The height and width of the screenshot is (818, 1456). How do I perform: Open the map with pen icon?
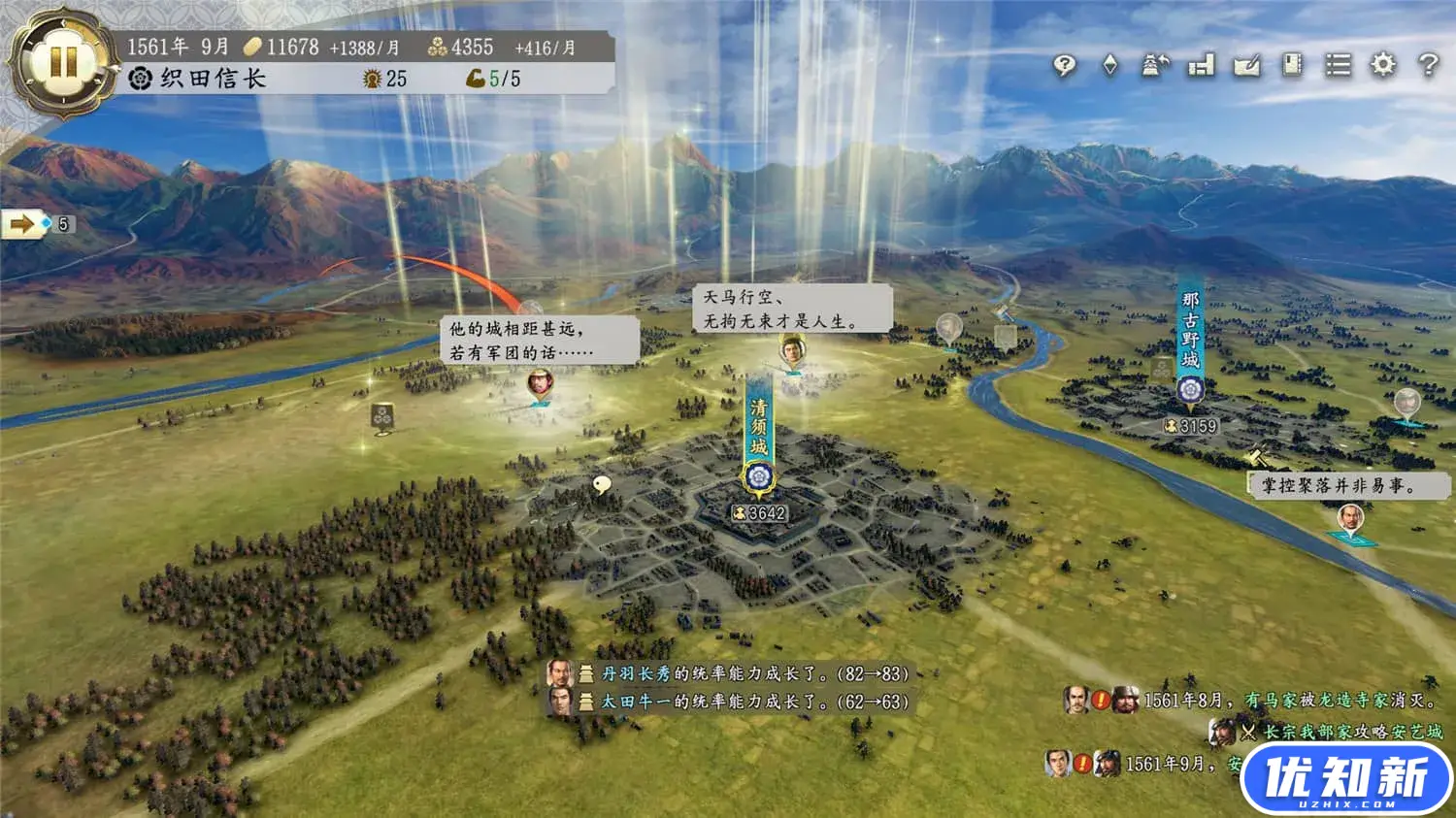(1246, 65)
